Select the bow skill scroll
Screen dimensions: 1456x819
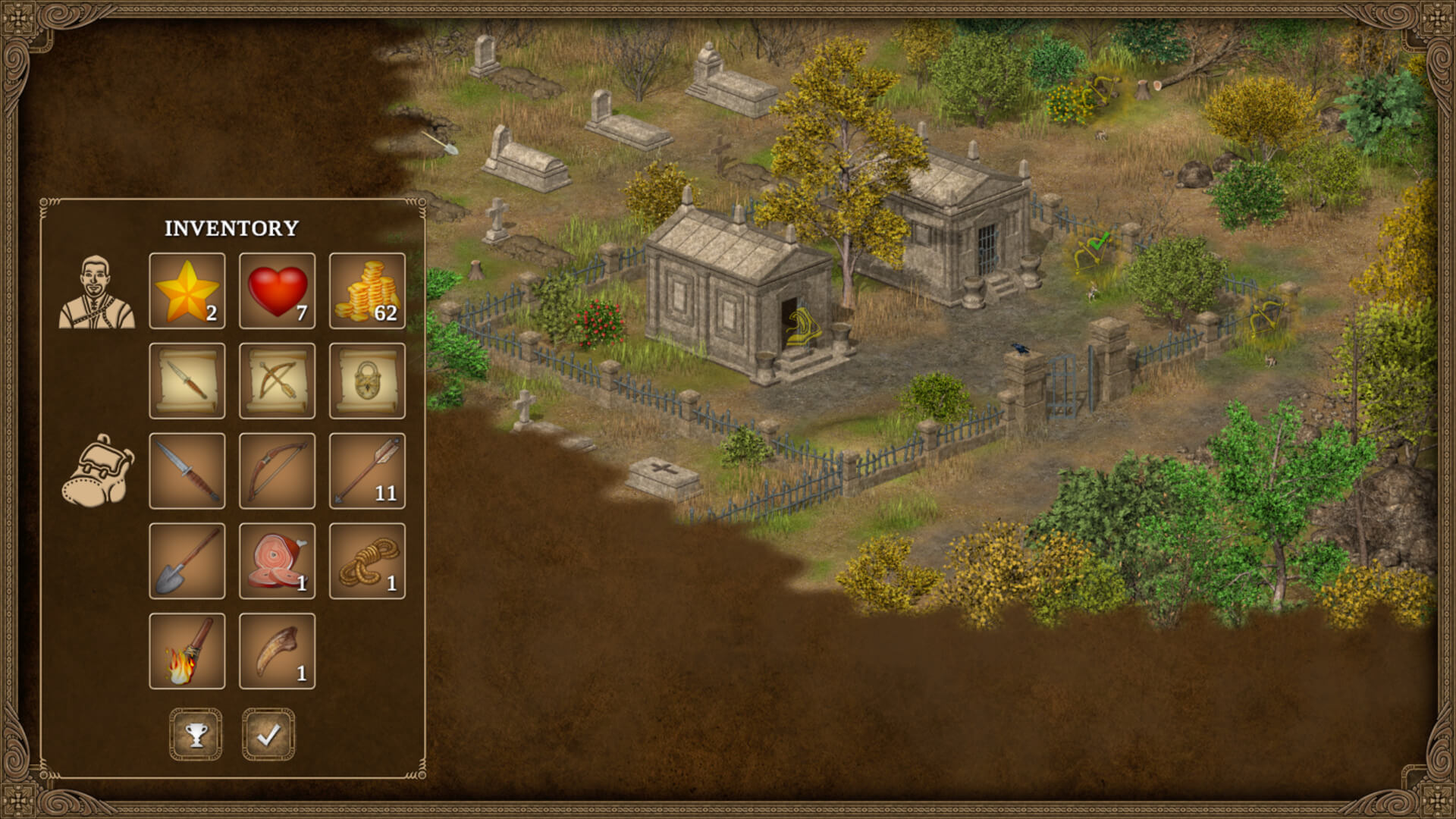click(x=277, y=381)
